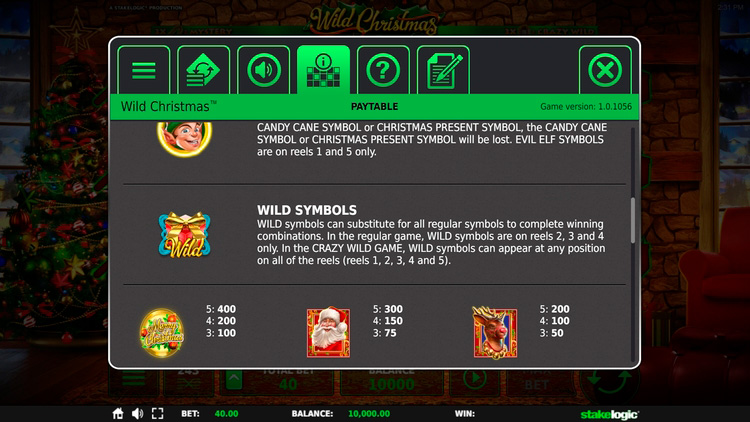Show the notepad and pencil tab

coord(443,70)
